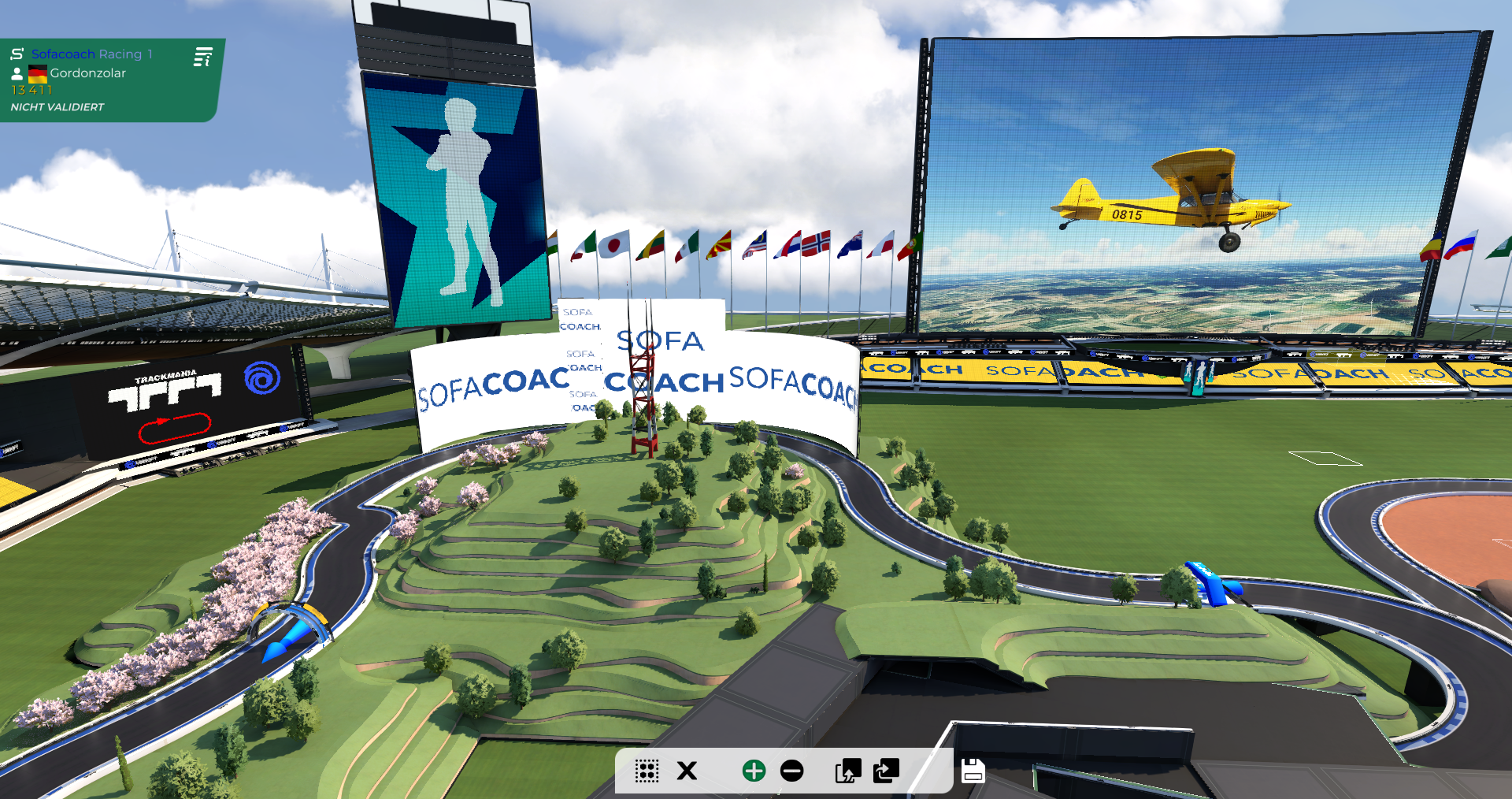Save using the floppy disk icon
1512x799 pixels.
click(x=973, y=771)
